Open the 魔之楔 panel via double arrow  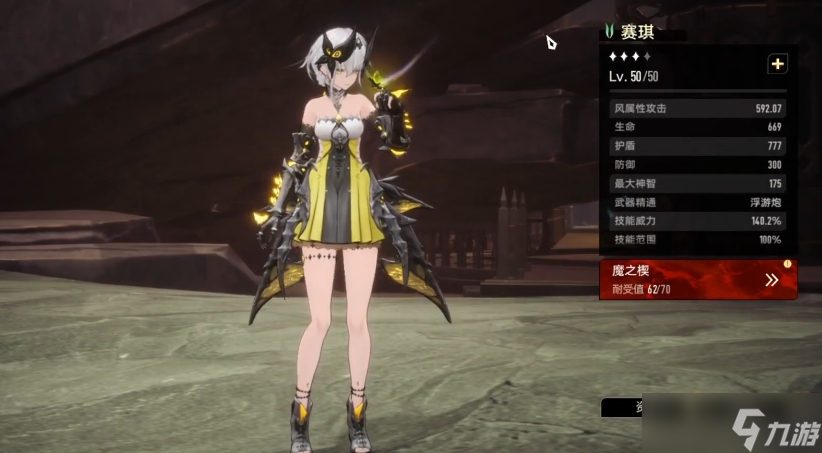point(771,280)
